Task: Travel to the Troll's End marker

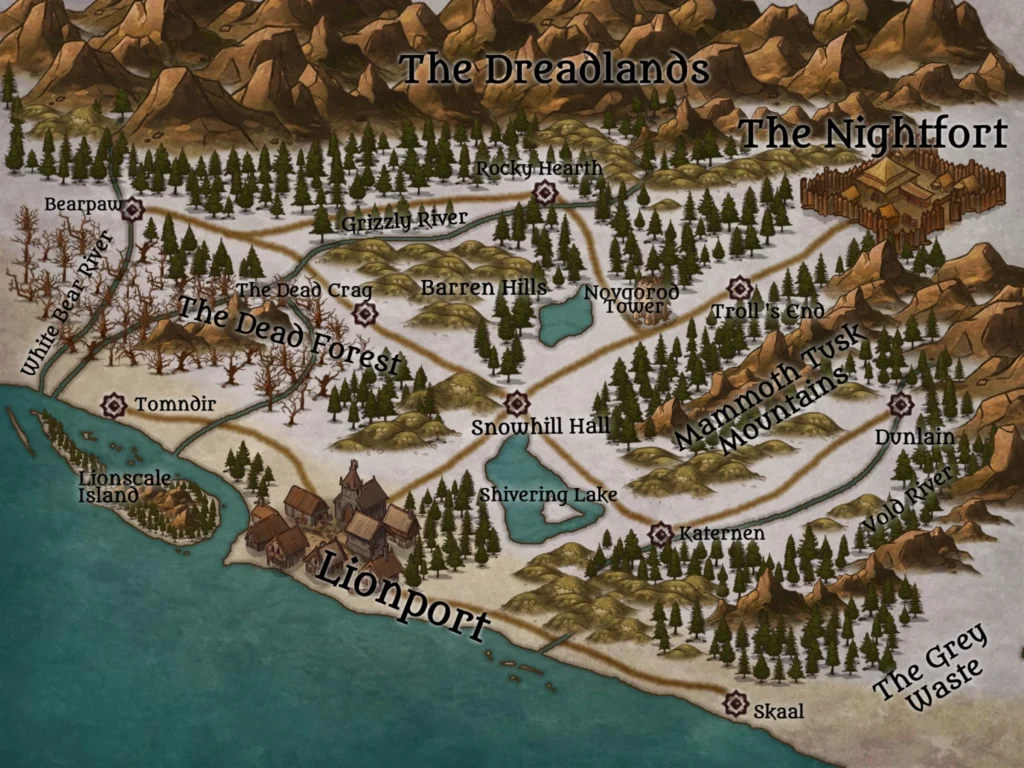Action: (739, 289)
